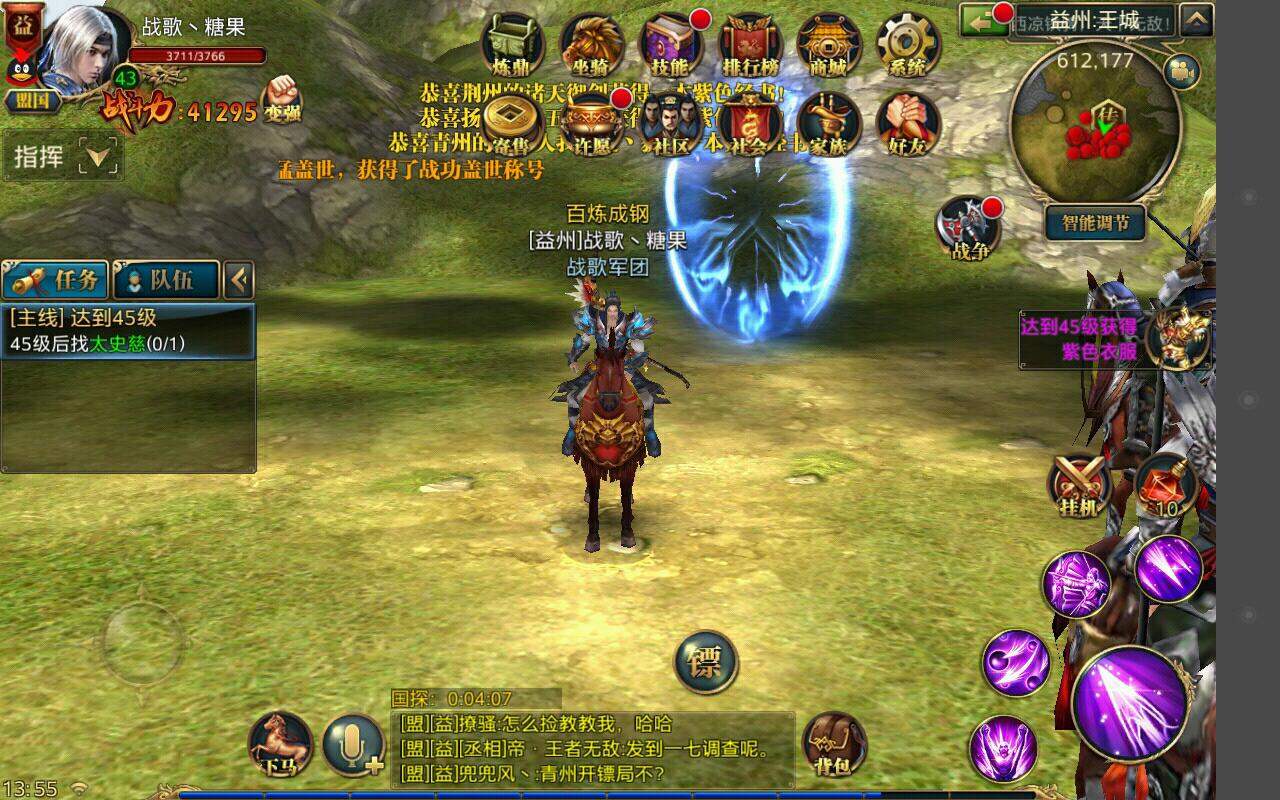This screenshot has width=1280, height=800.
Task: Open the 坐骑 mount menu
Action: (591, 44)
